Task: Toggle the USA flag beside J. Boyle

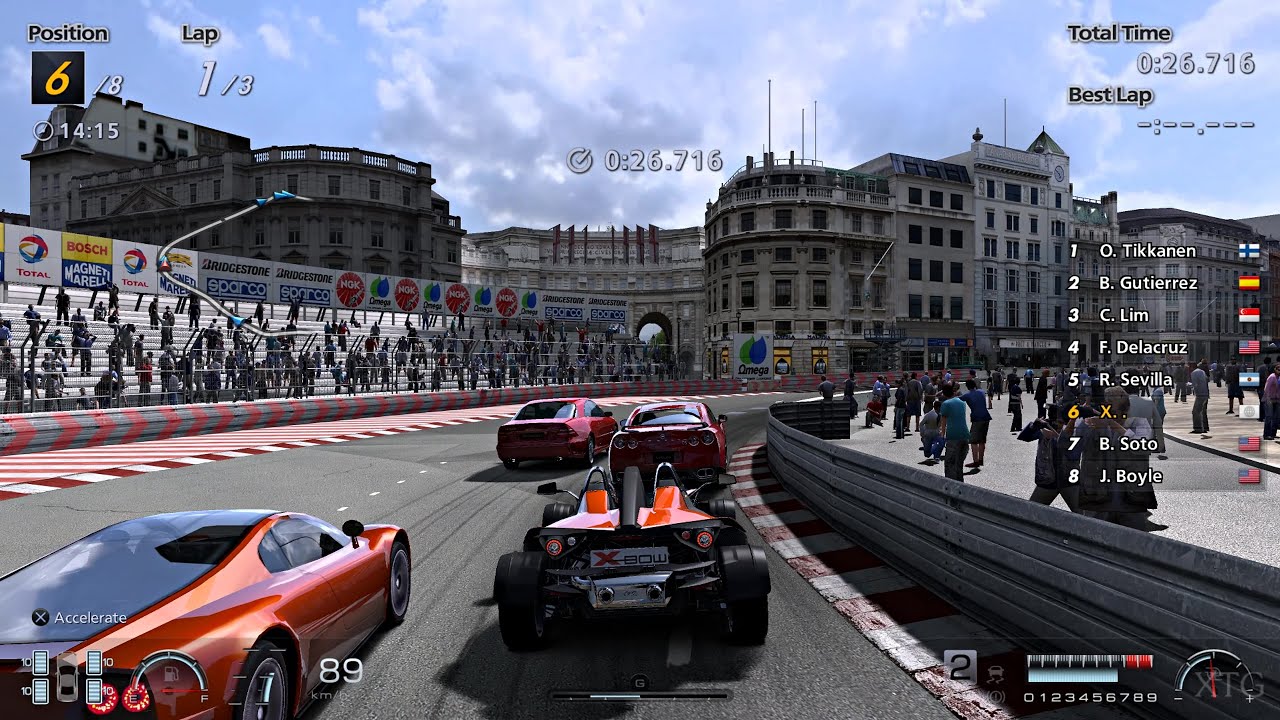Action: point(1249,476)
